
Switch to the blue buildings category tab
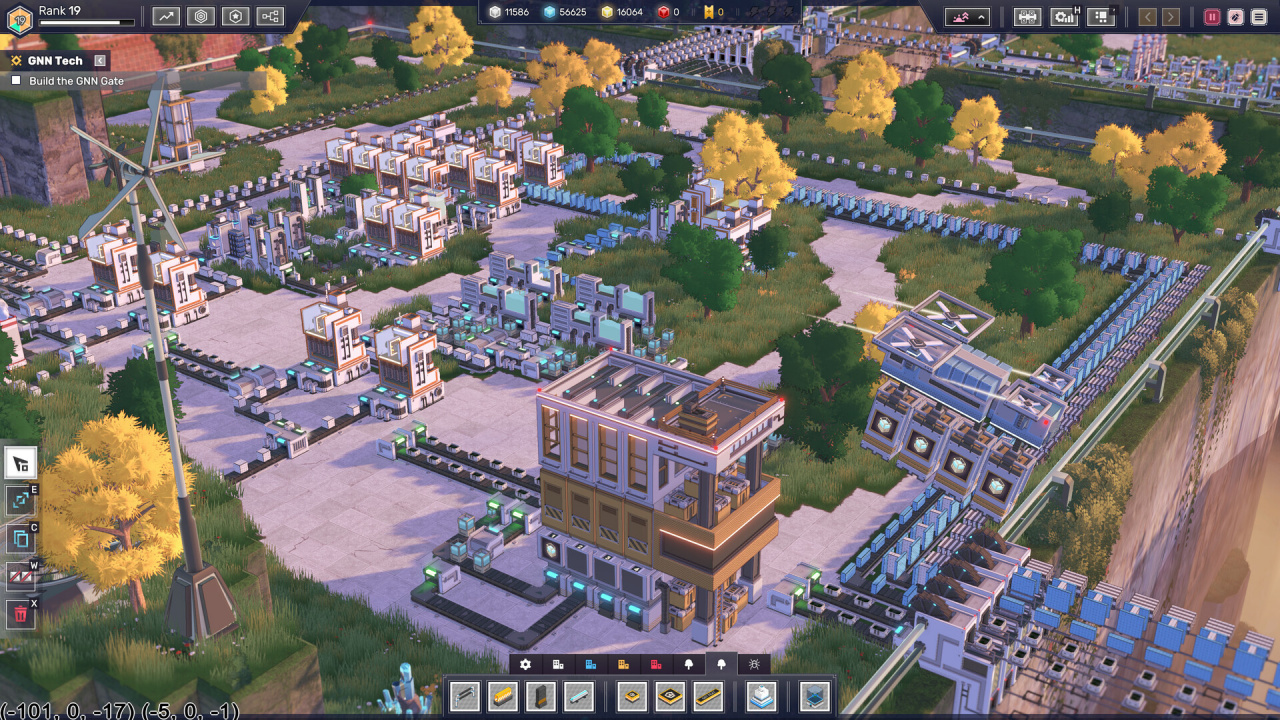[590, 664]
